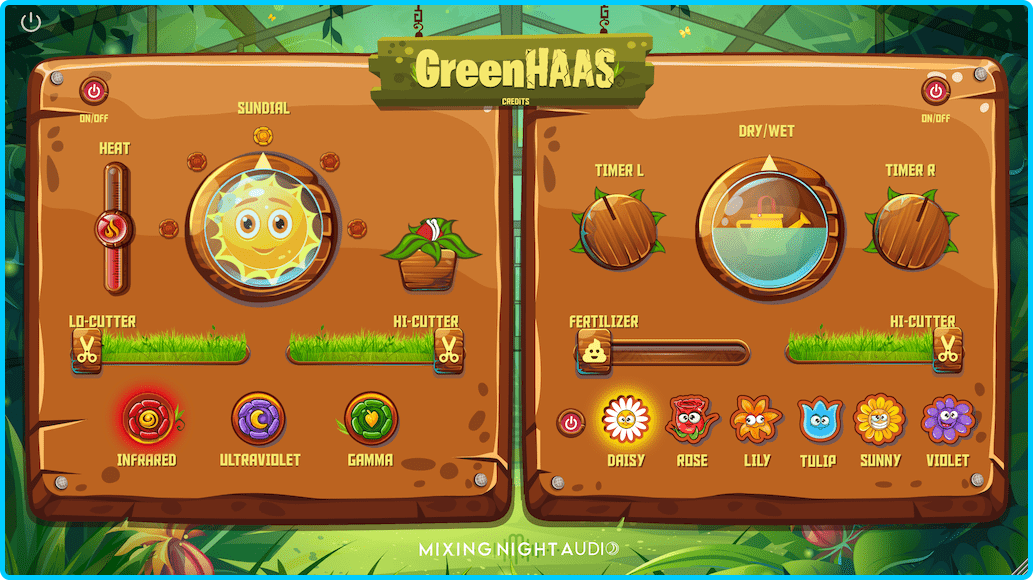Select the Daisy flower preset
Viewport: 1033px width, 580px height.
point(627,419)
